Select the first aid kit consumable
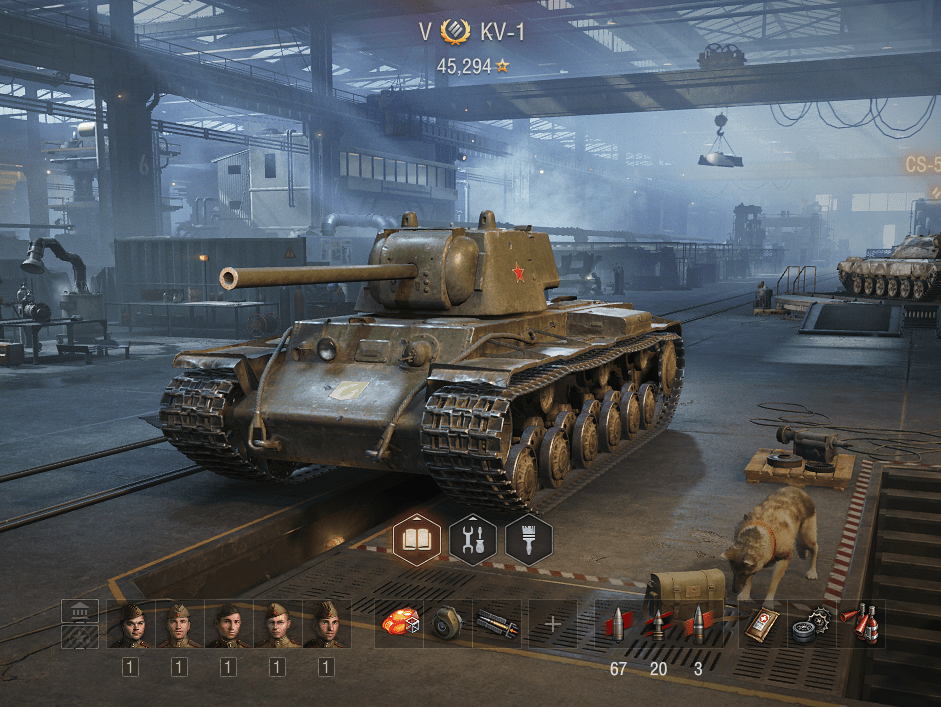 [x=763, y=624]
